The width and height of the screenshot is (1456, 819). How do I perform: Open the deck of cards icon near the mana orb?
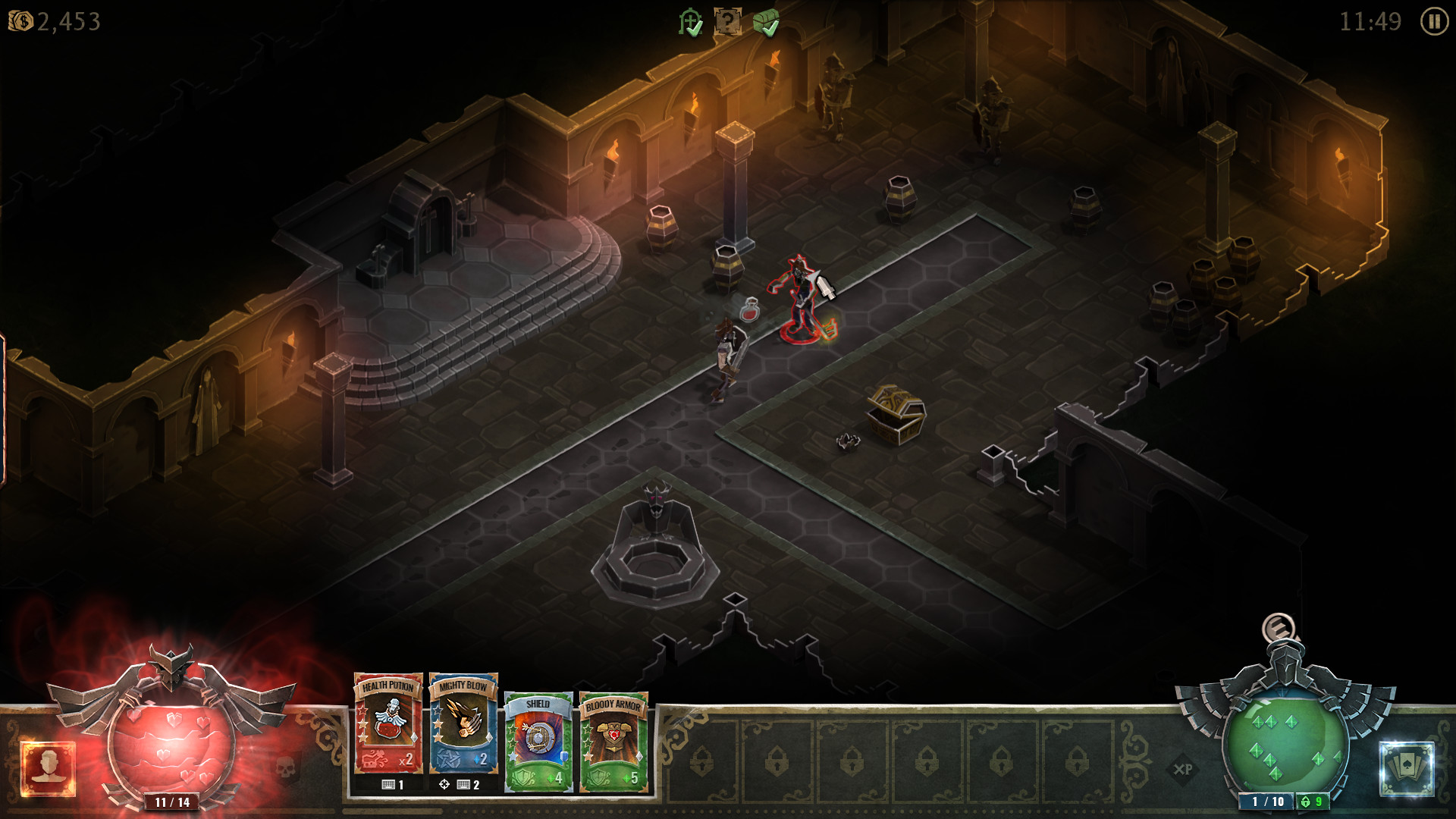point(1407,767)
